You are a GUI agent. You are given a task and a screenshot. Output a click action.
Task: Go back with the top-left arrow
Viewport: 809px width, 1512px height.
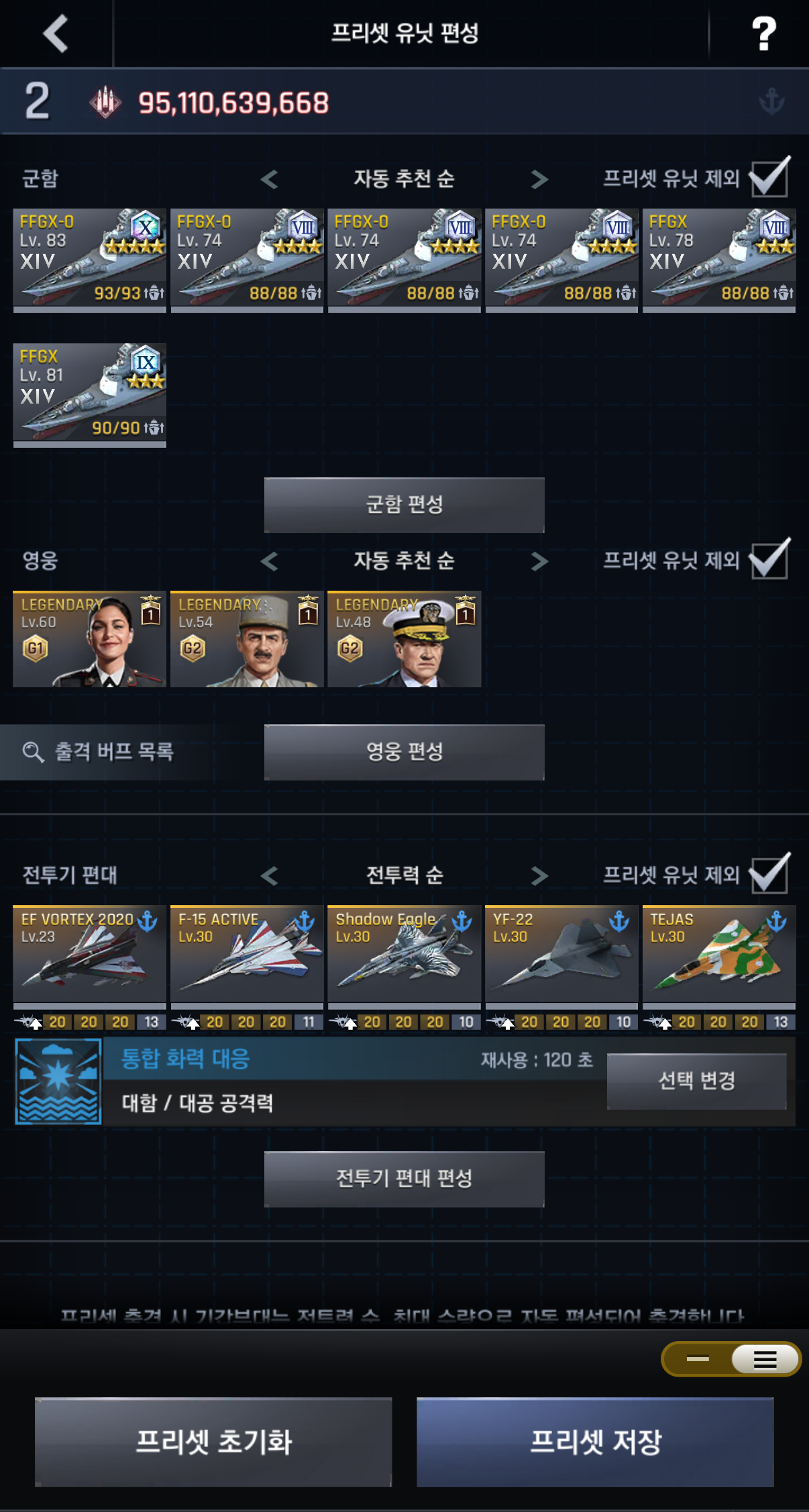tap(56, 34)
